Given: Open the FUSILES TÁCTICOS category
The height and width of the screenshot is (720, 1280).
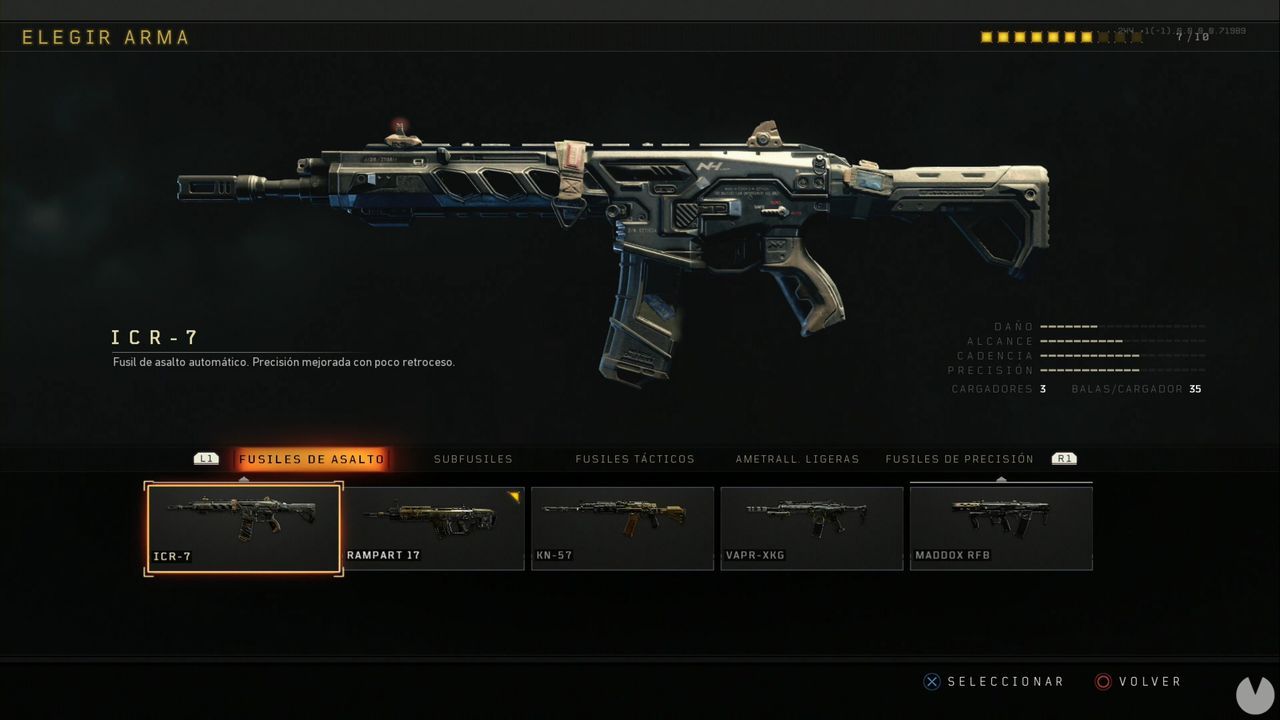Looking at the screenshot, I should pyautogui.click(x=634, y=459).
